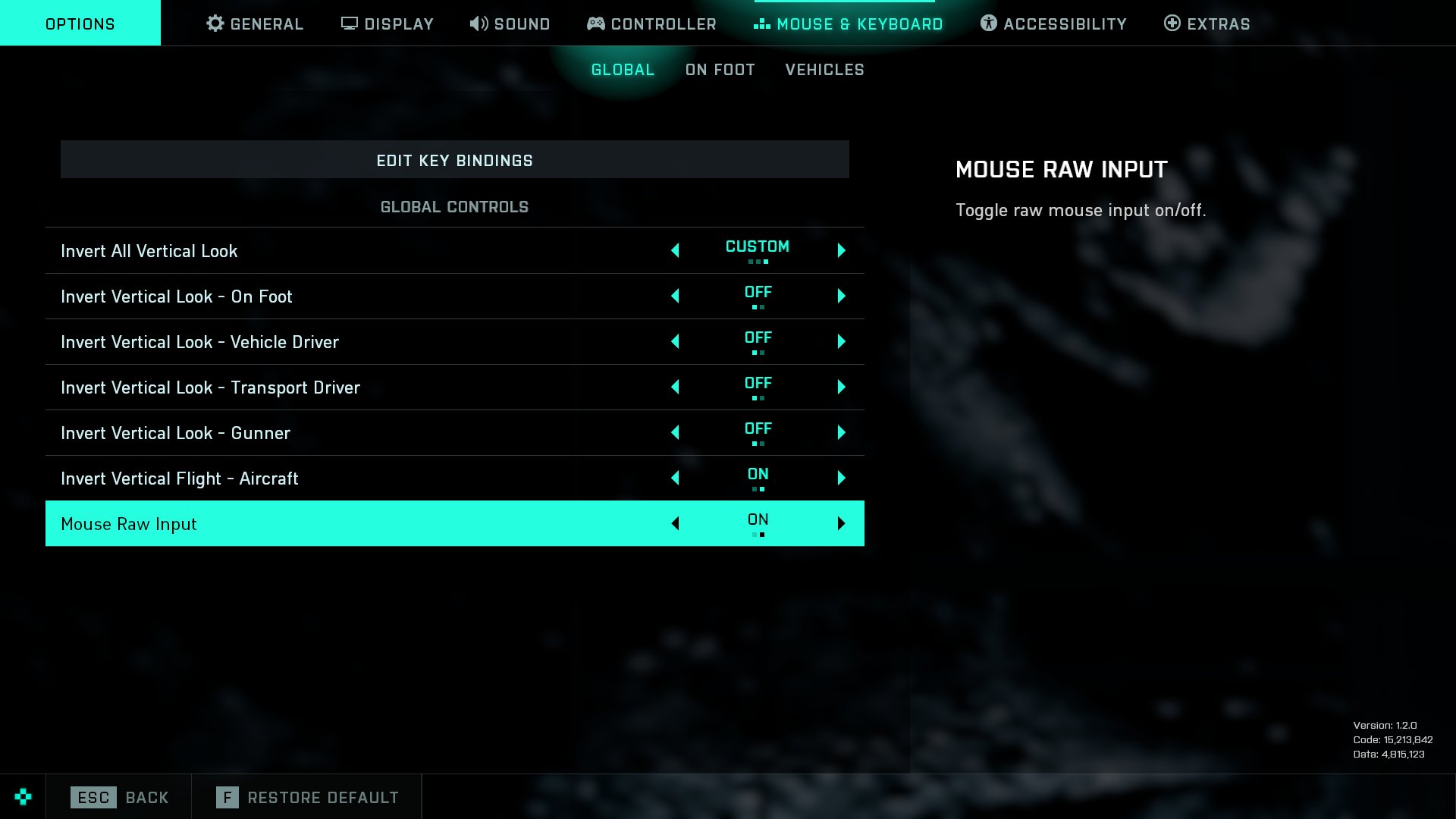Click the Sound speaker icon
1456x819 pixels.
click(x=478, y=24)
